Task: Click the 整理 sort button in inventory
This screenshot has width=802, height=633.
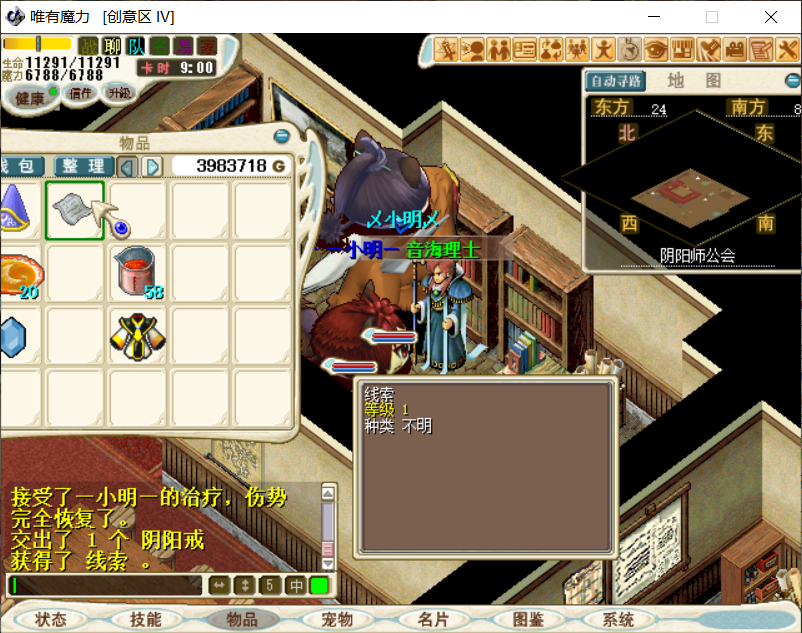Action: pos(83,166)
